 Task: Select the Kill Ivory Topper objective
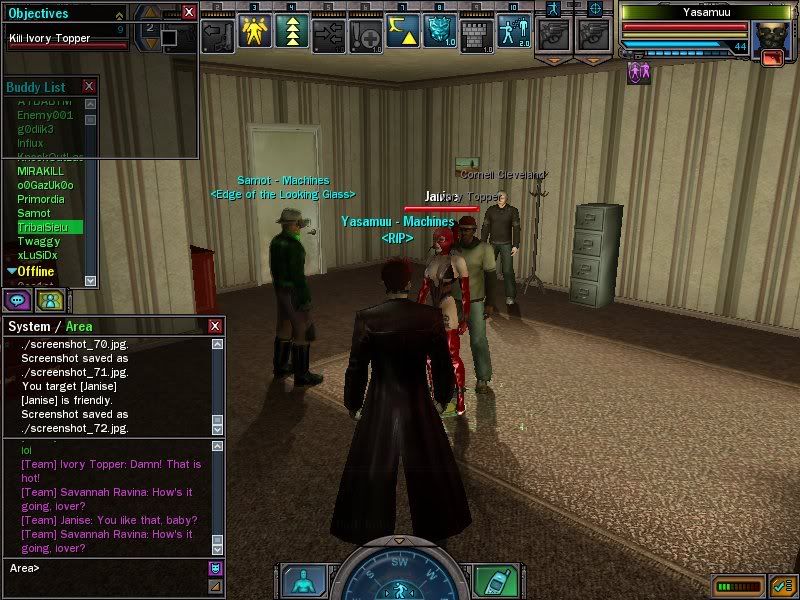[x=50, y=38]
